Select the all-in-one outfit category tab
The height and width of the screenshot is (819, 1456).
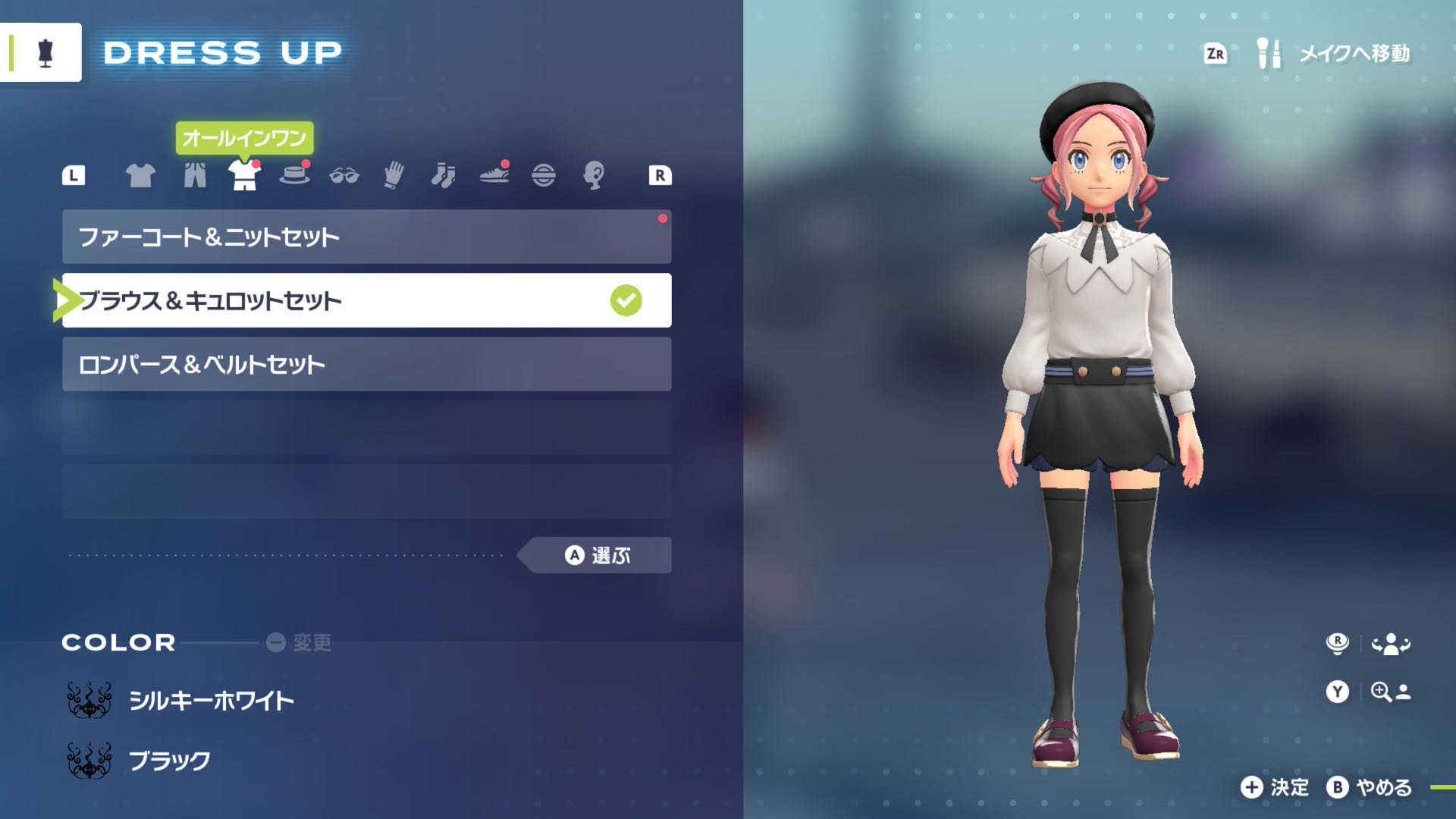tap(244, 175)
